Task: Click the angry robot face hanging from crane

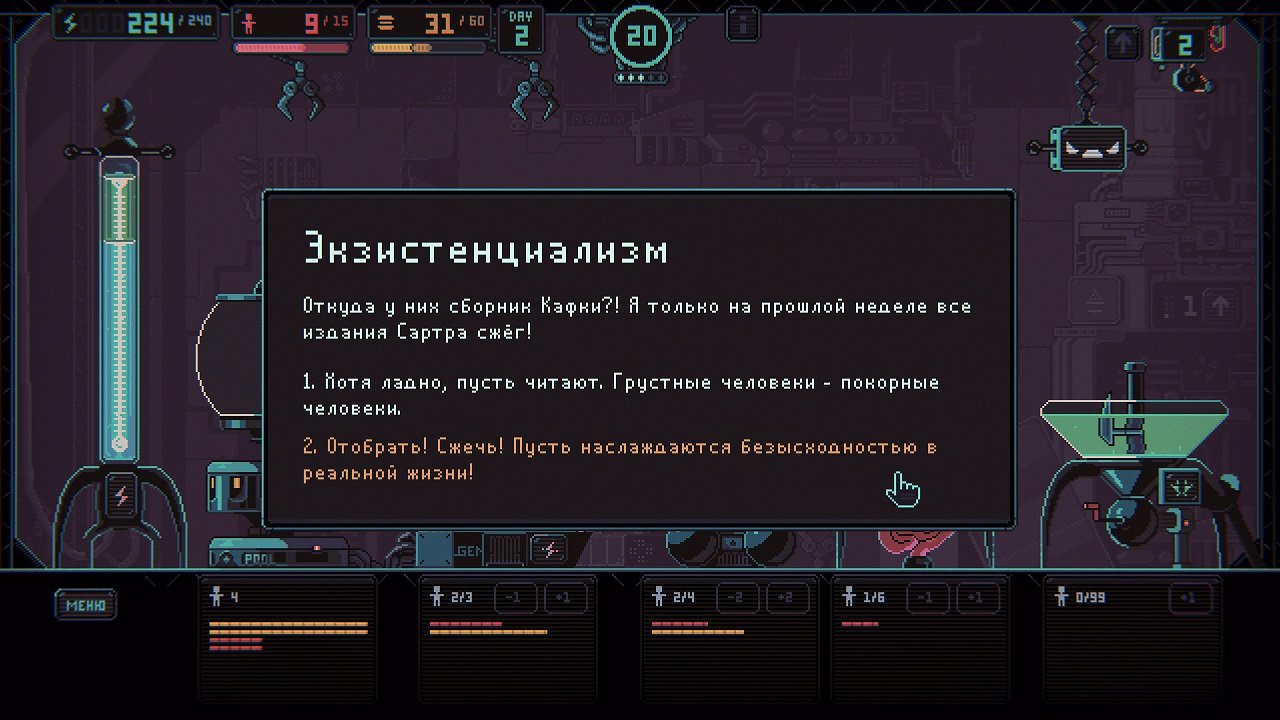Action: pos(1089,147)
